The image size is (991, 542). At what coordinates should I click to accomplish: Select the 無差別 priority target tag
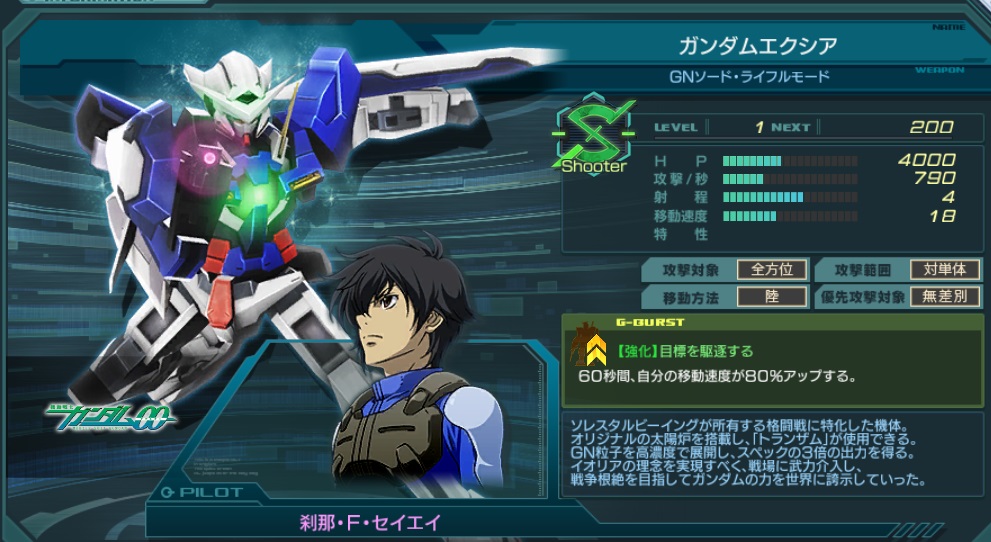(x=945, y=297)
